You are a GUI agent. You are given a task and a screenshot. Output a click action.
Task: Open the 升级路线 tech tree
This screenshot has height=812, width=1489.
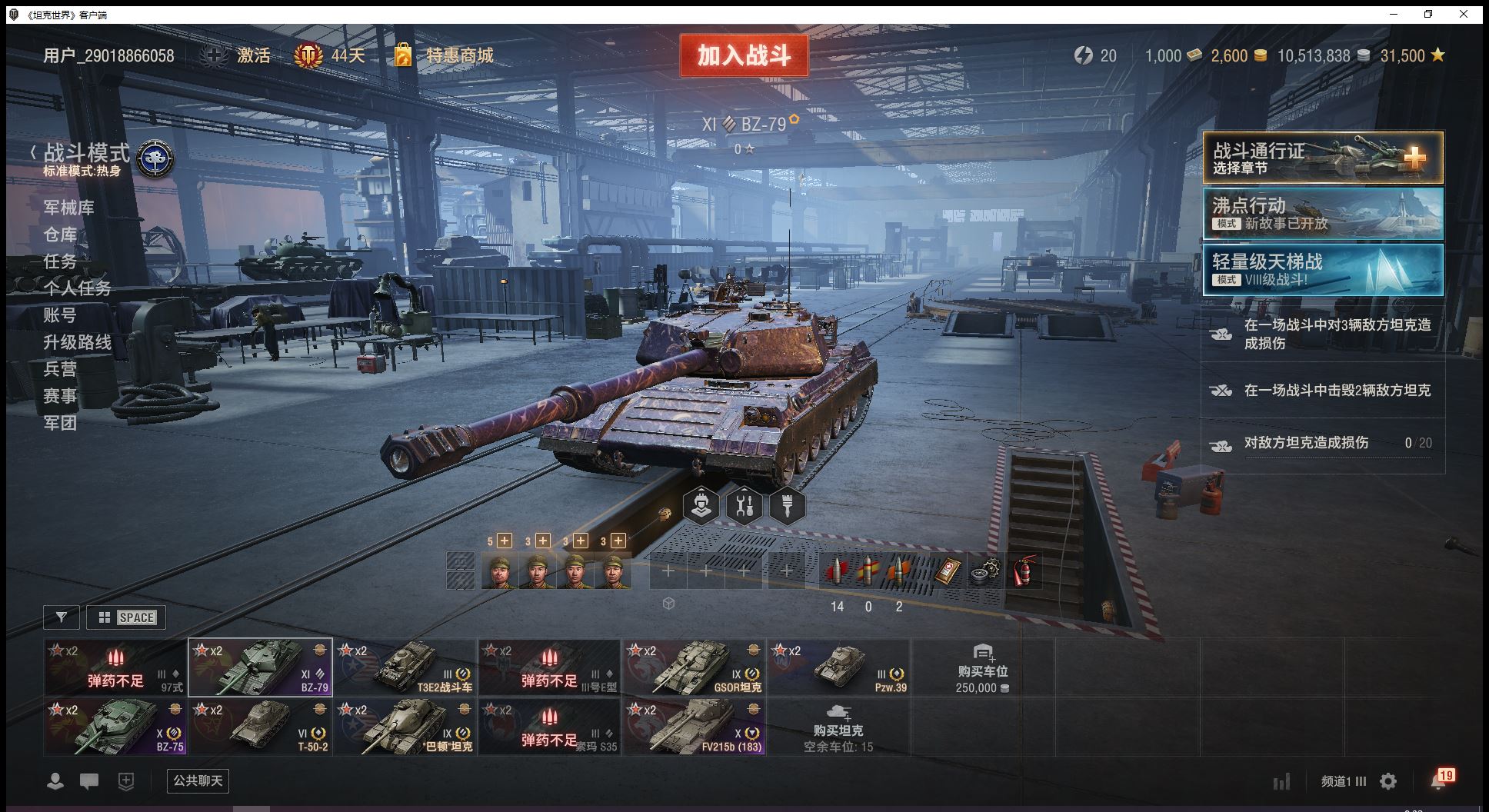click(x=78, y=342)
